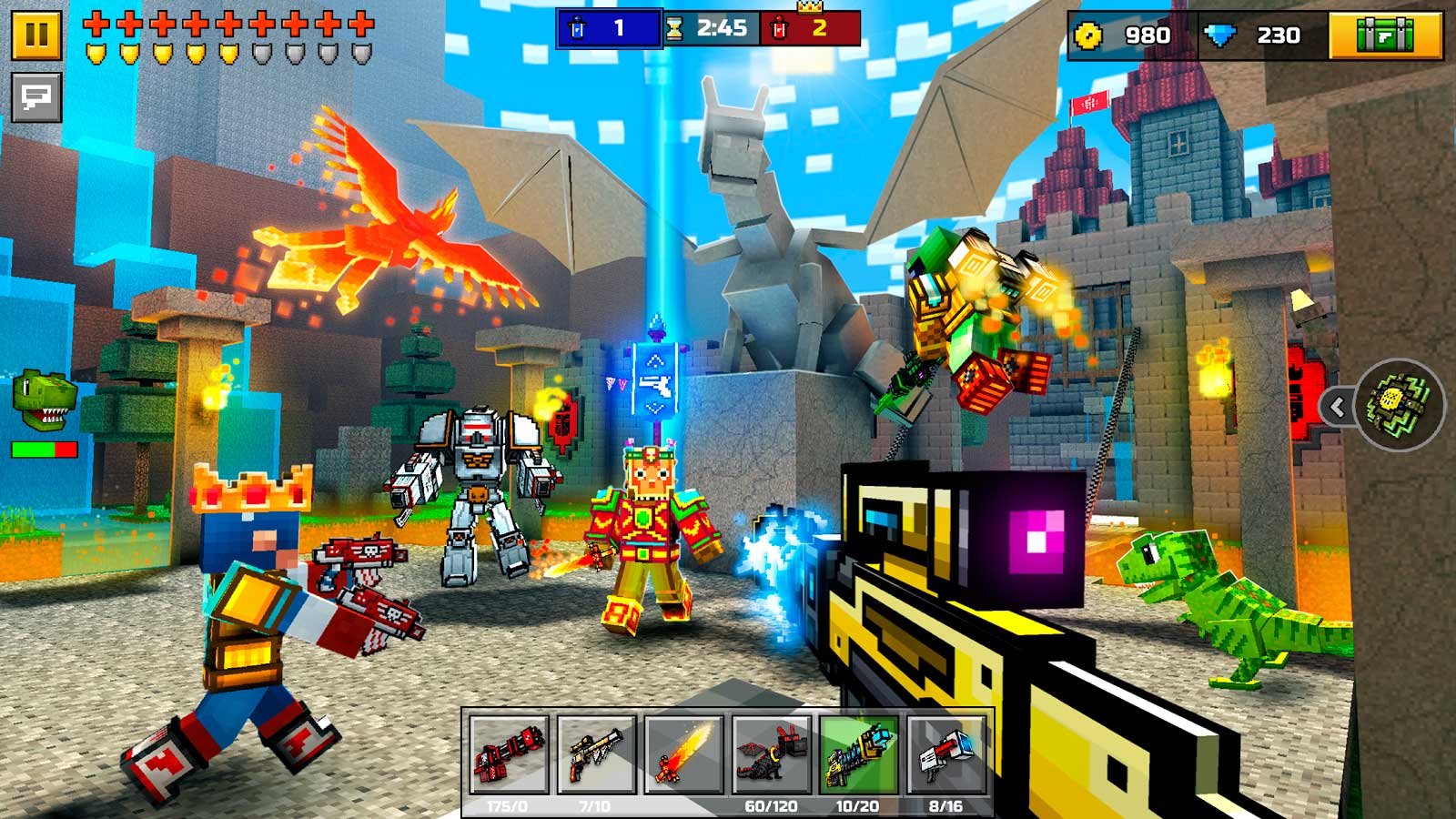Expand gadget list with the arrow button
Screen dimensions: 1456x819
click(x=1337, y=407)
